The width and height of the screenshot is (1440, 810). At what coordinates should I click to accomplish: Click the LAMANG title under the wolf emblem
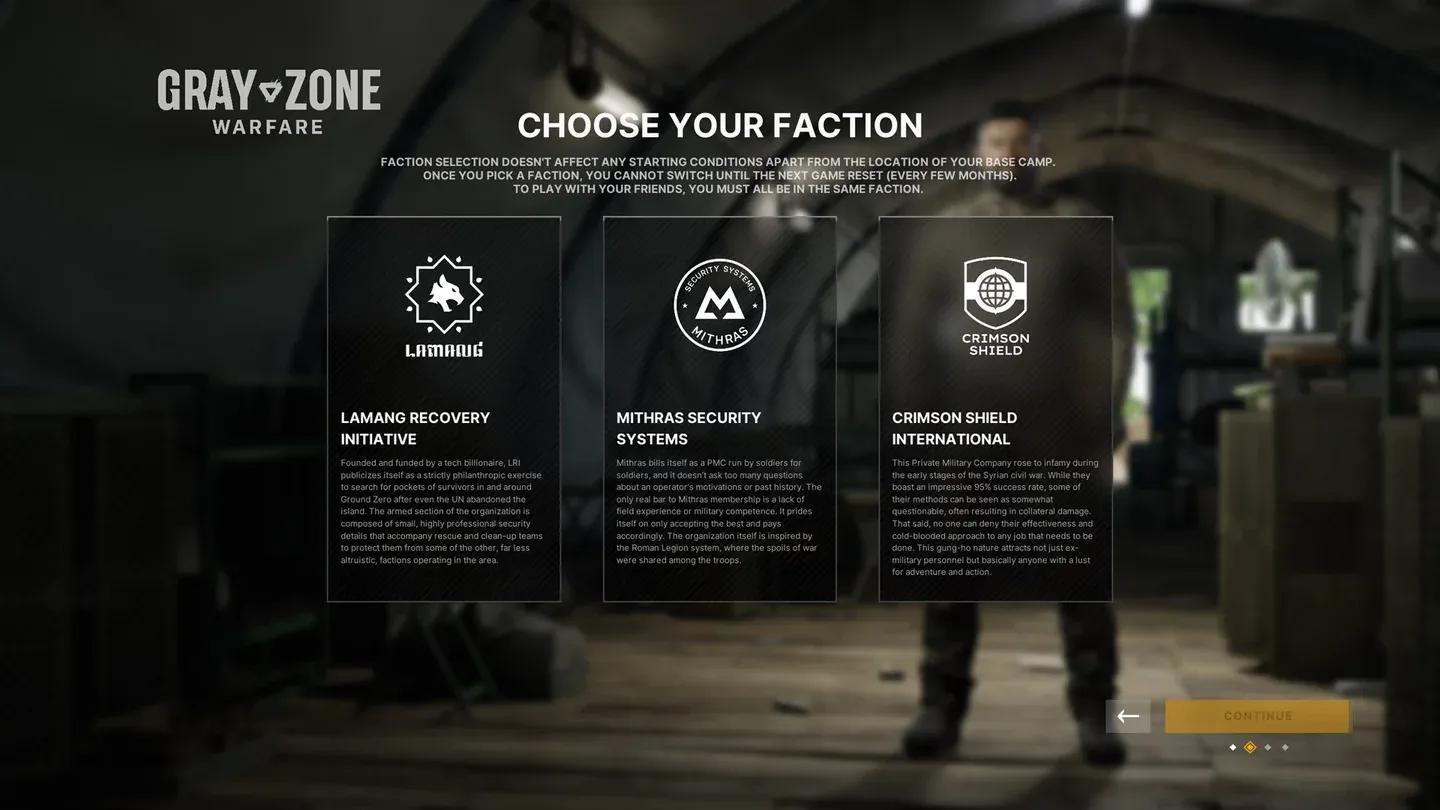click(x=444, y=350)
